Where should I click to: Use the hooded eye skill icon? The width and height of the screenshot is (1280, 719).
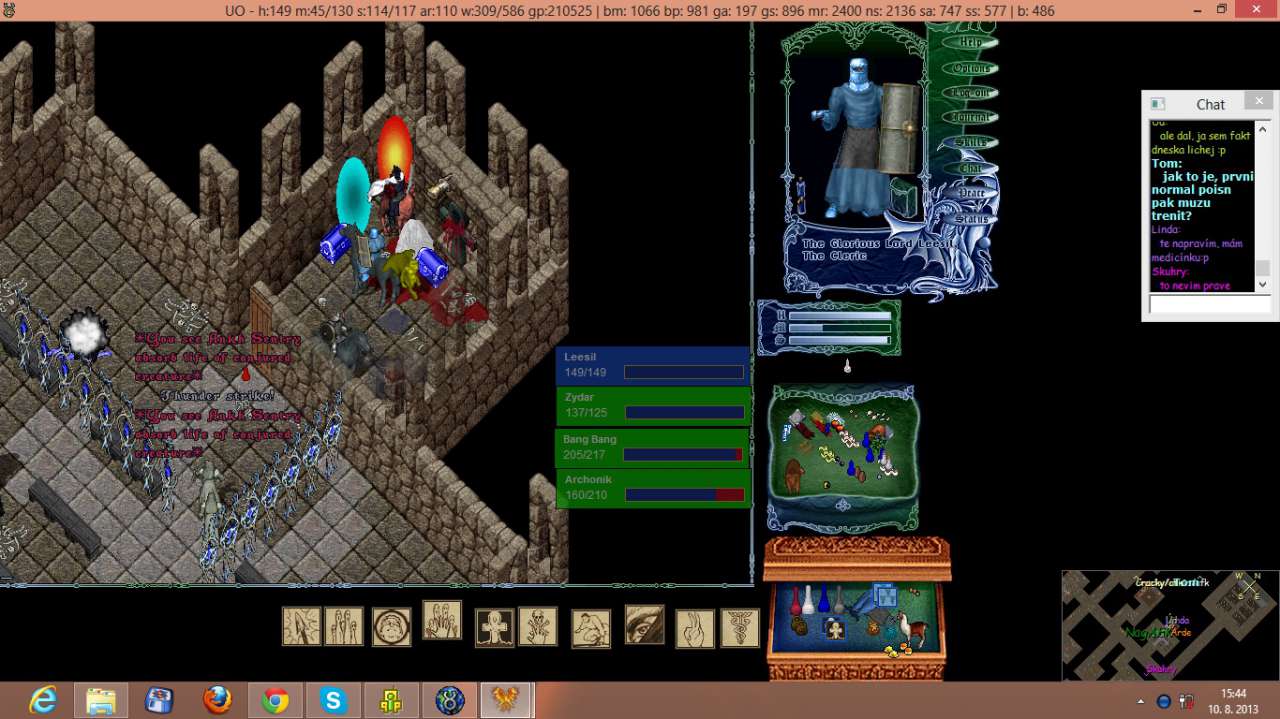click(644, 623)
